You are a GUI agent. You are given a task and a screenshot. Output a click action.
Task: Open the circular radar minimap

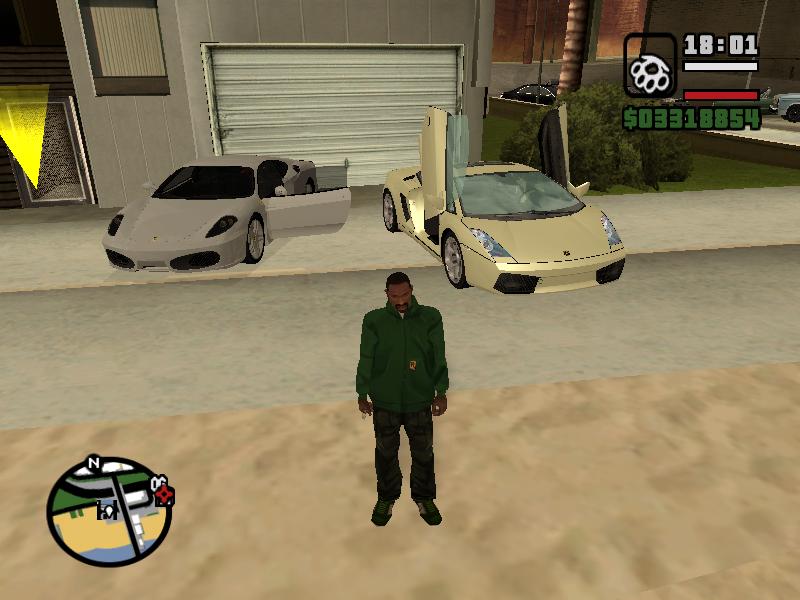coord(109,512)
